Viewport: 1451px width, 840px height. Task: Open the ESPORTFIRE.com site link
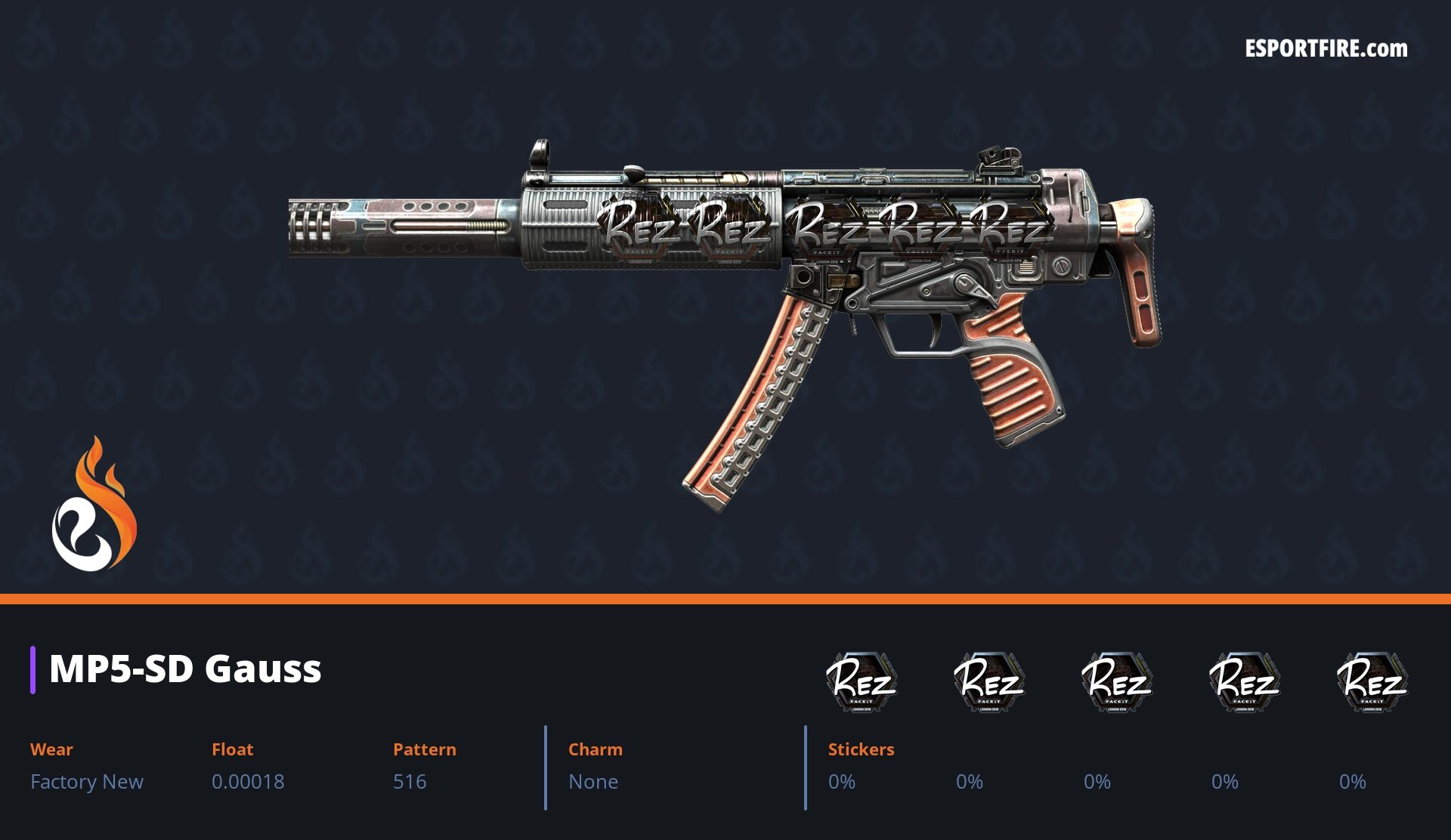(x=1326, y=49)
